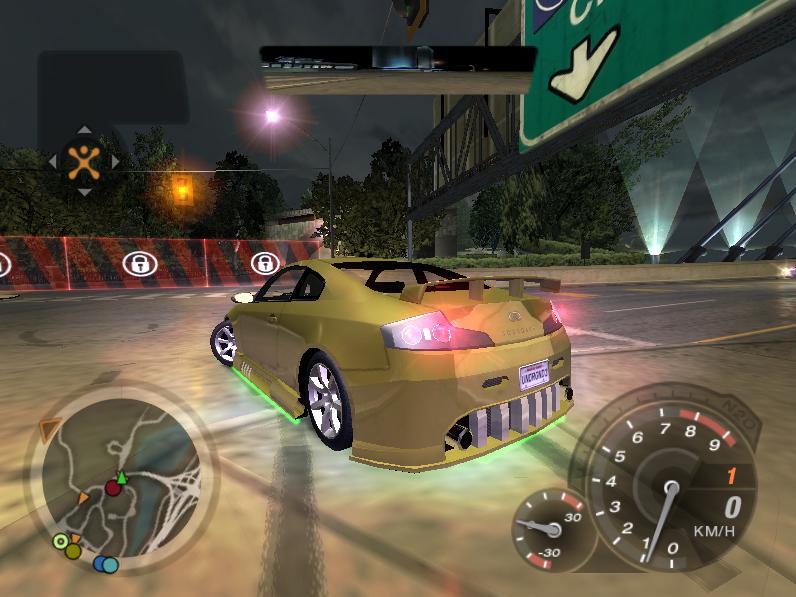Image resolution: width=796 pixels, height=597 pixels.
Task: Select the green player arrow on the minimap
Action: [122, 477]
